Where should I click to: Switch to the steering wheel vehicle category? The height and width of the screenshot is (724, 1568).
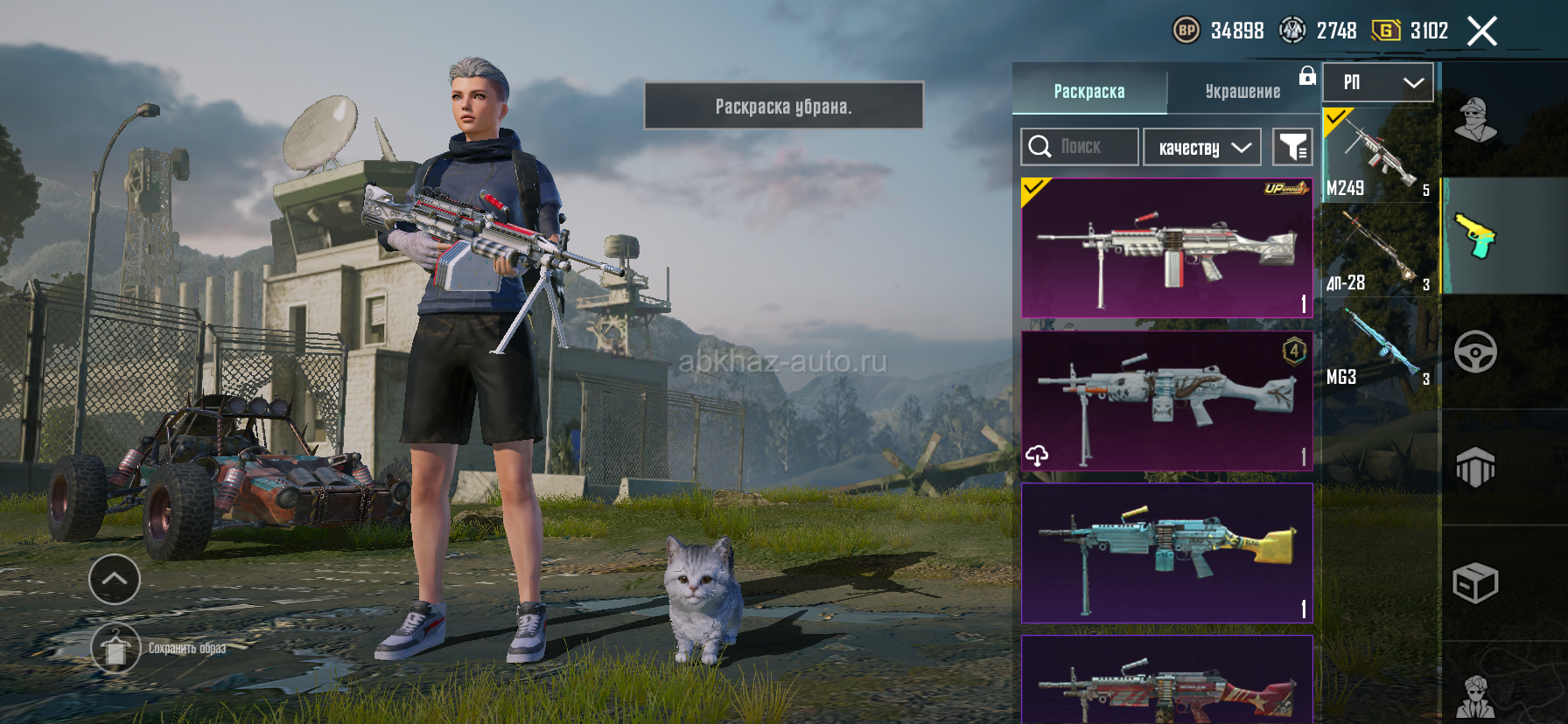click(x=1475, y=352)
